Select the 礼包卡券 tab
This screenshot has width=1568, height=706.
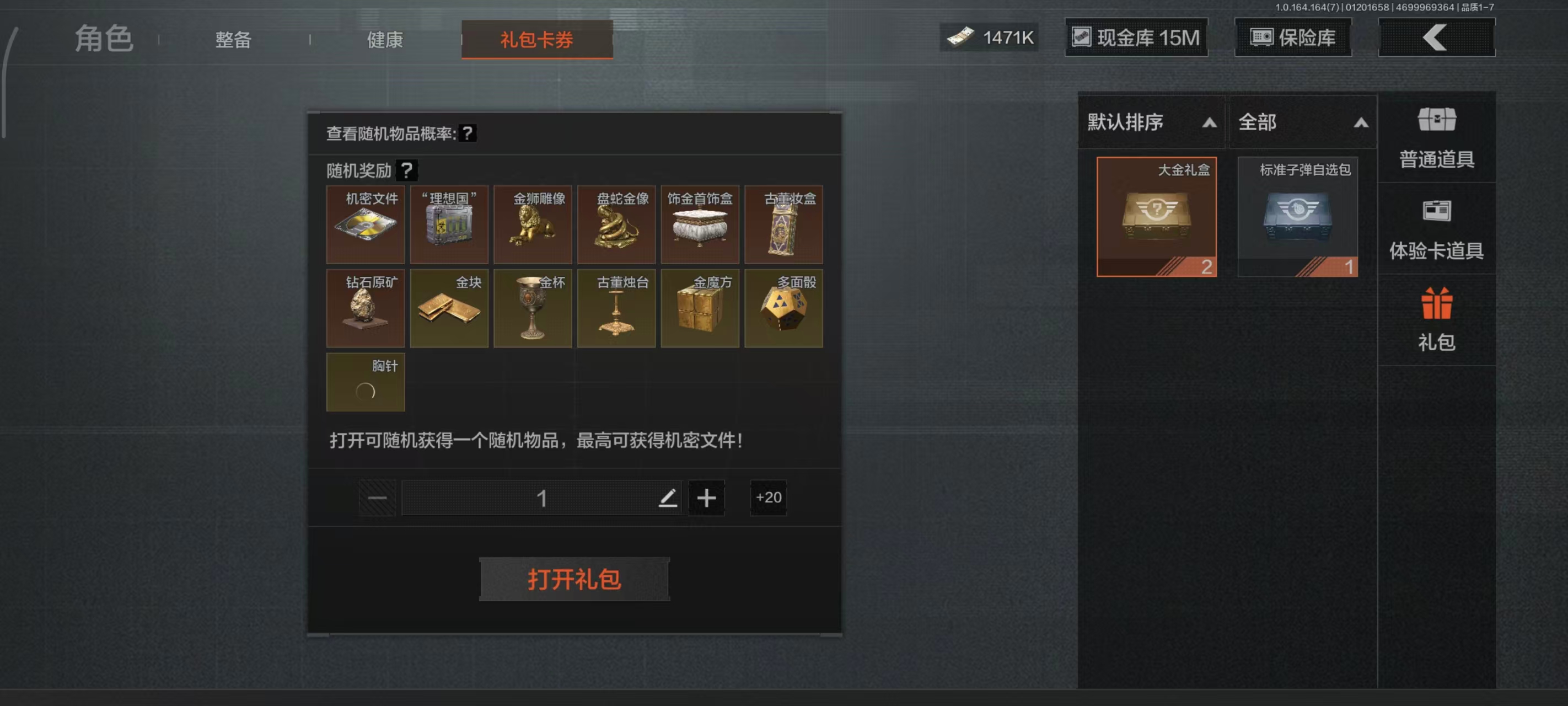point(536,40)
